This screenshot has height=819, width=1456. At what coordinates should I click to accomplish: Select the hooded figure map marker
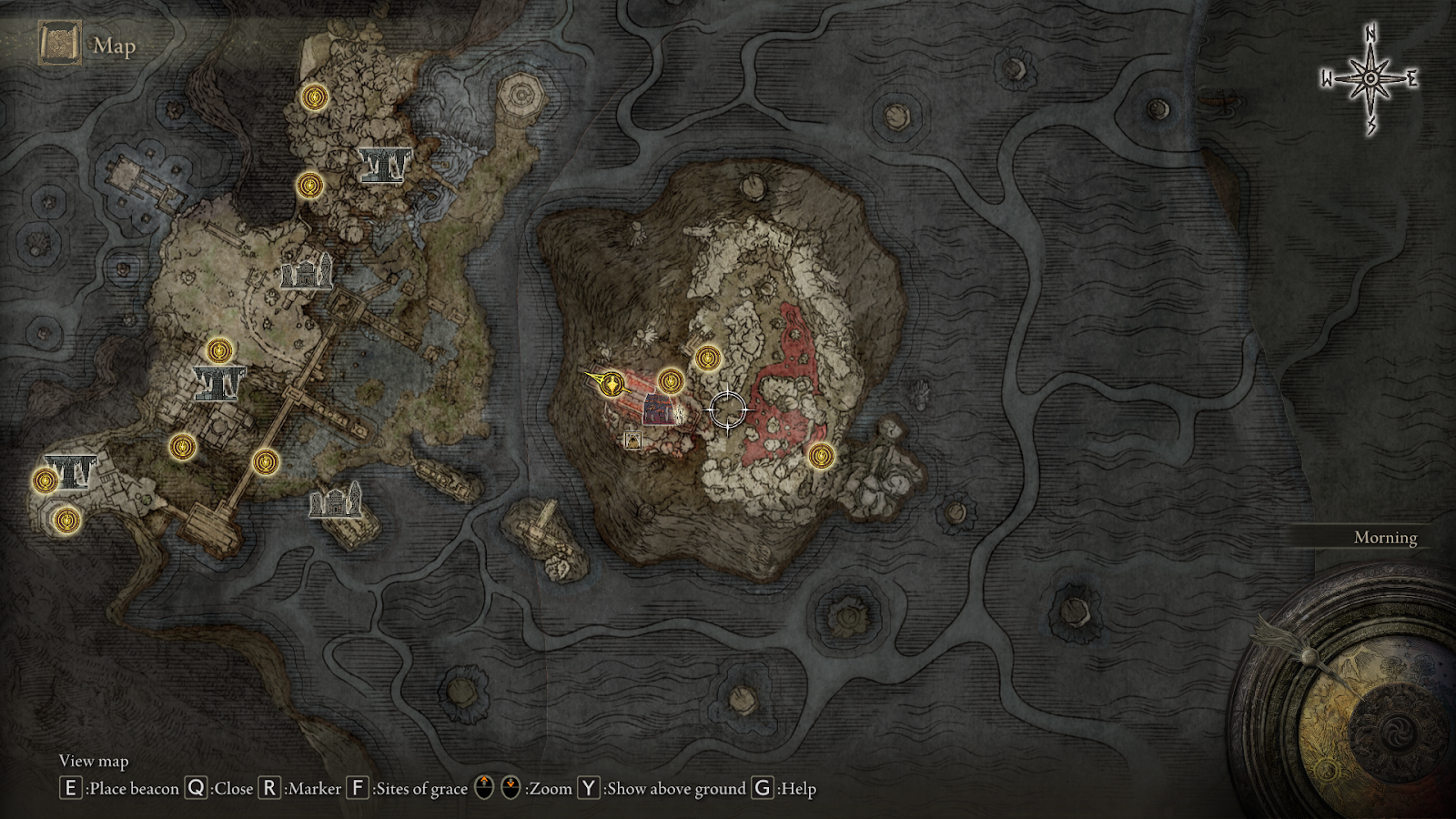tap(632, 440)
